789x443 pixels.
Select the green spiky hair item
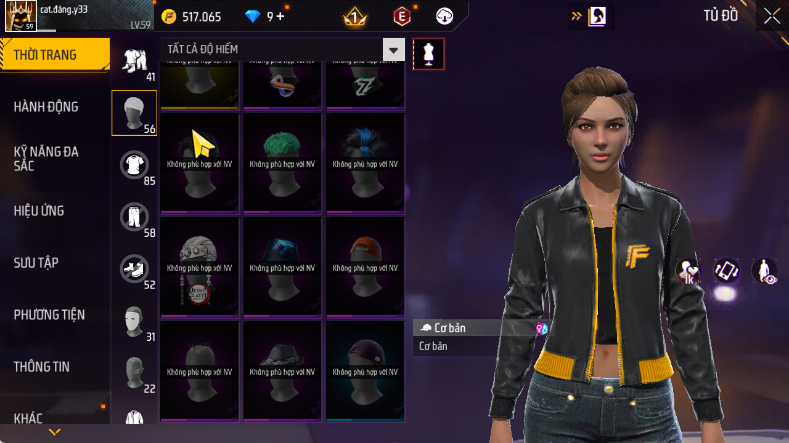click(x=281, y=160)
